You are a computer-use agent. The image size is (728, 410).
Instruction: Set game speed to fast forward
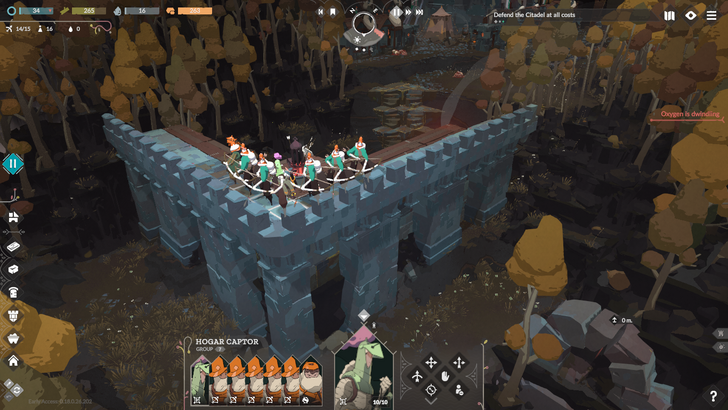419,13
